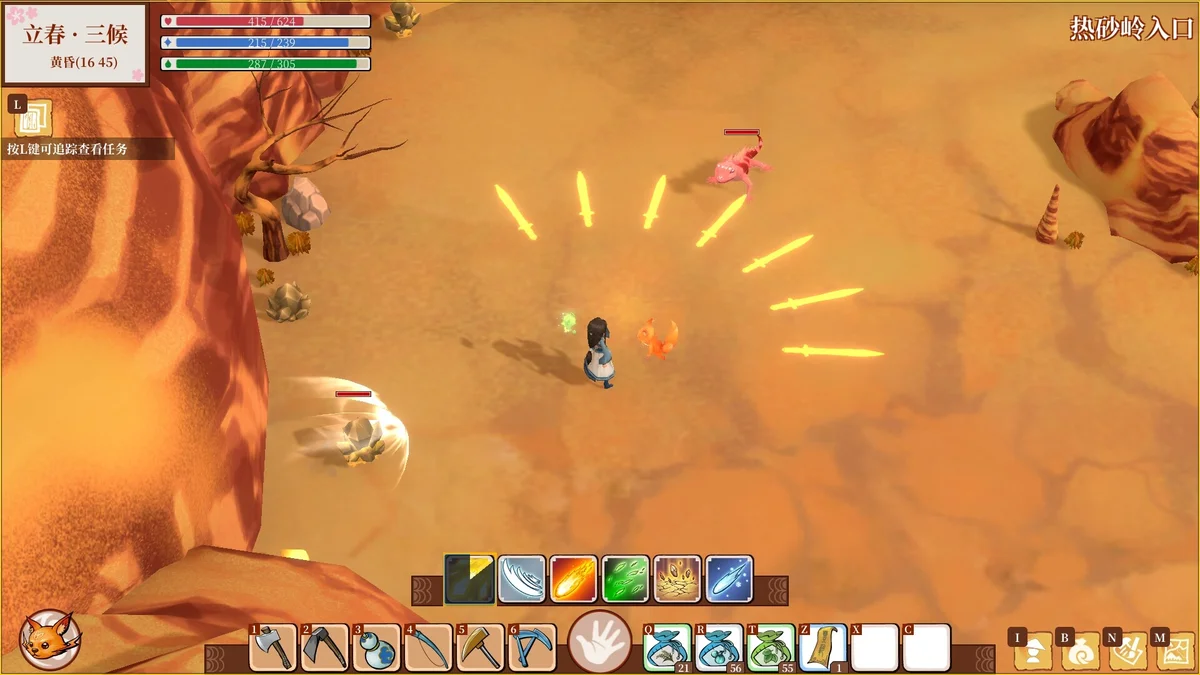Image resolution: width=1200 pixels, height=675 pixels.
Task: Pick the pickaxe in slot 6
Action: coord(533,648)
